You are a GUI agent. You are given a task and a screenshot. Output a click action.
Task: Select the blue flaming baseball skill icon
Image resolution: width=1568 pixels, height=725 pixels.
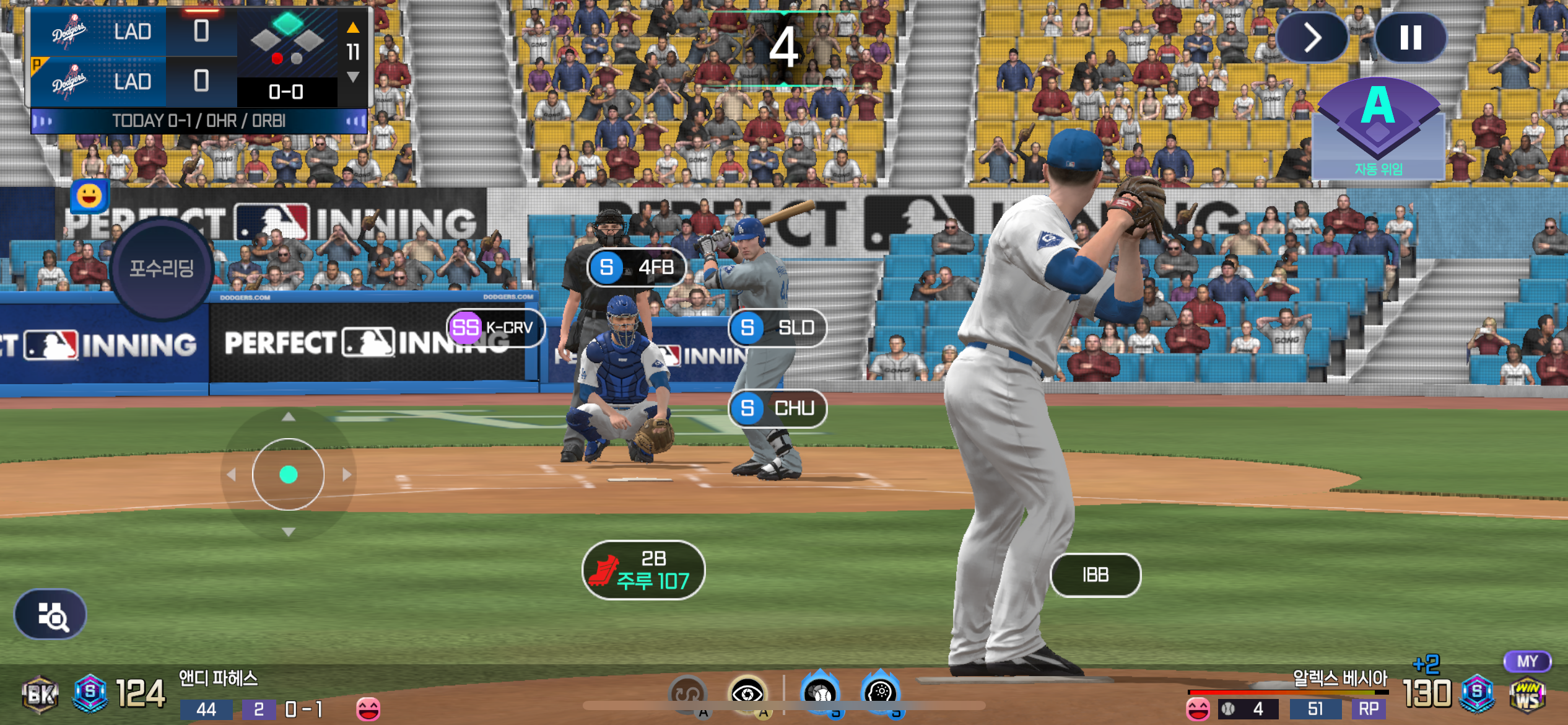(821, 693)
